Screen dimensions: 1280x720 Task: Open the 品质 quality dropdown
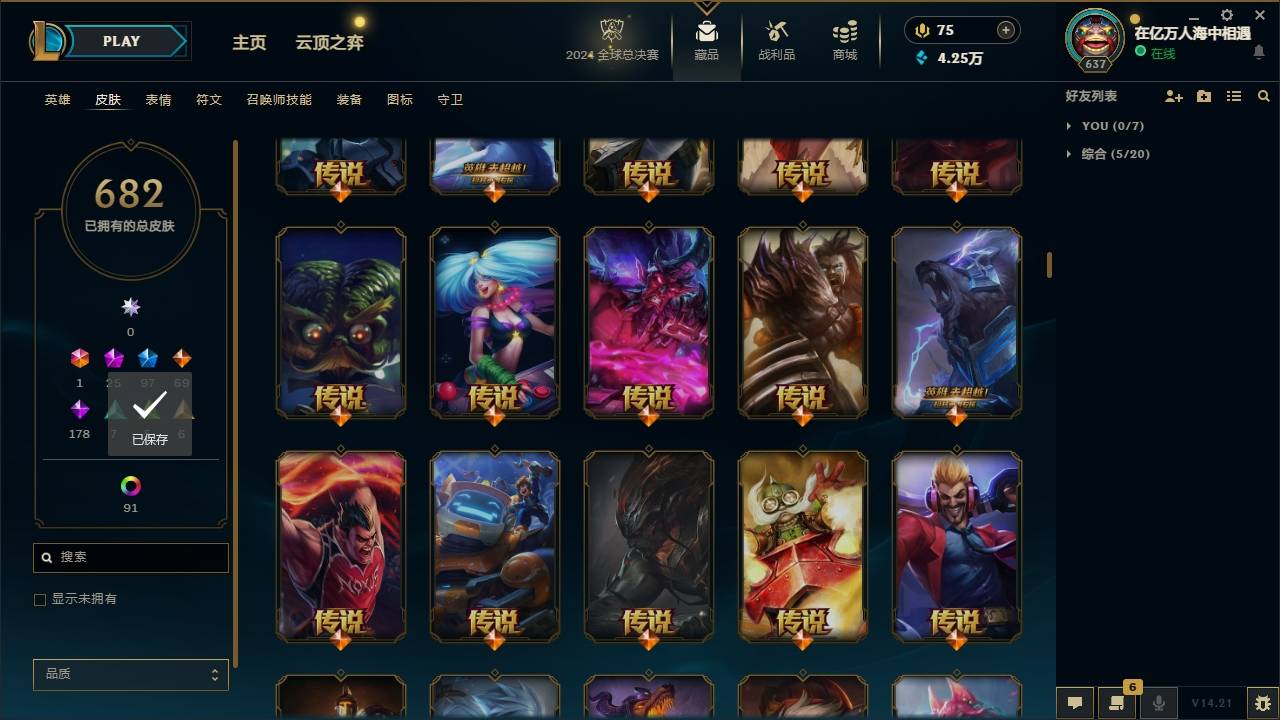tap(130, 674)
